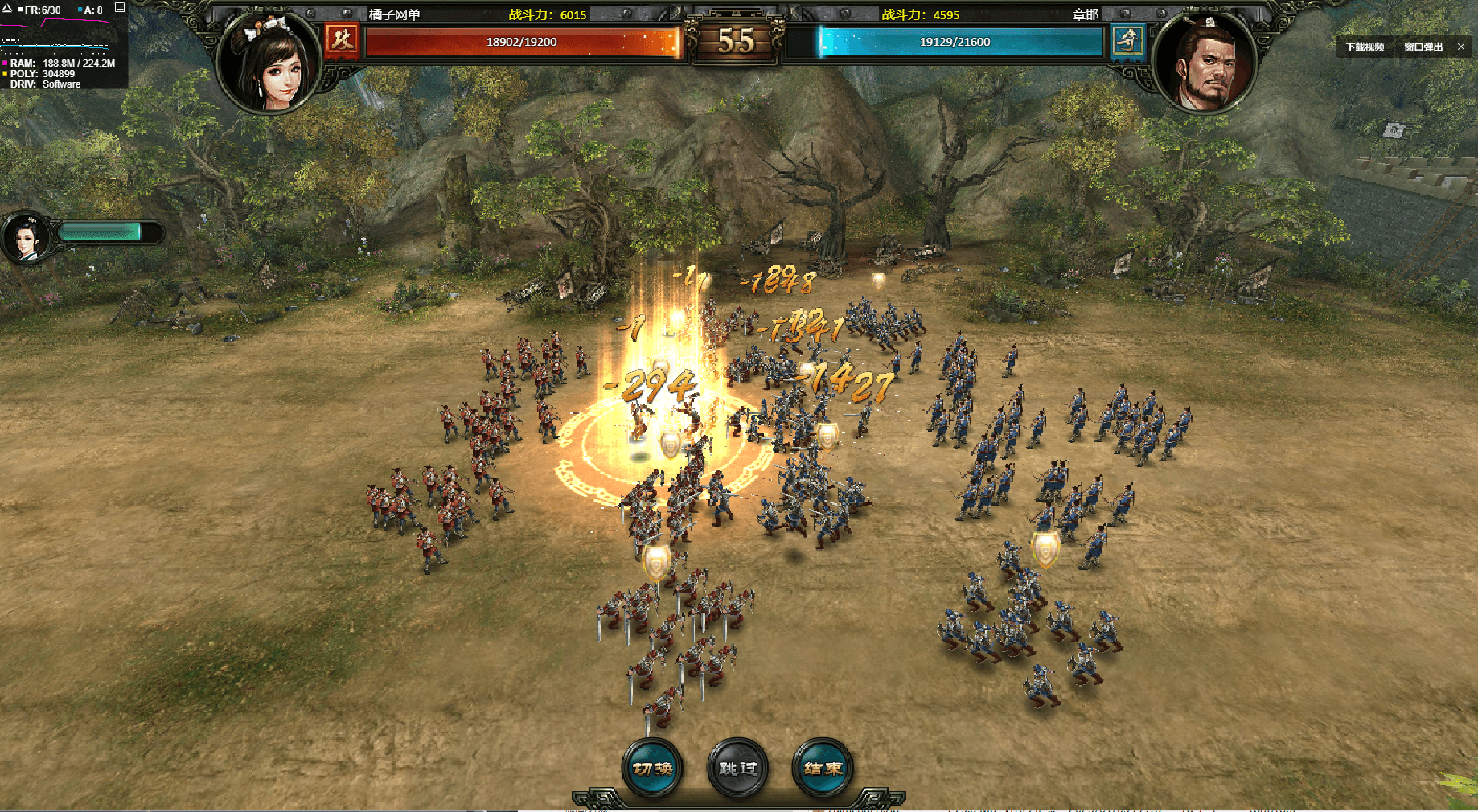This screenshot has height=812, width=1478.
Task: Skip the battle with 跳过 button
Action: click(737, 768)
